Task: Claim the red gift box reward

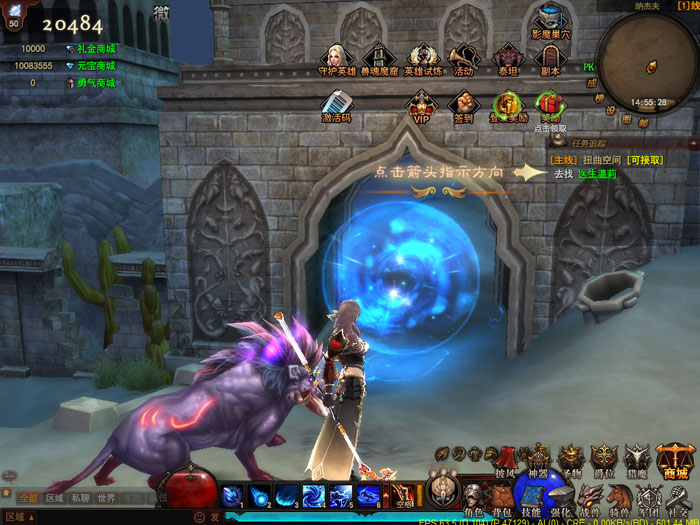Action: point(549,104)
